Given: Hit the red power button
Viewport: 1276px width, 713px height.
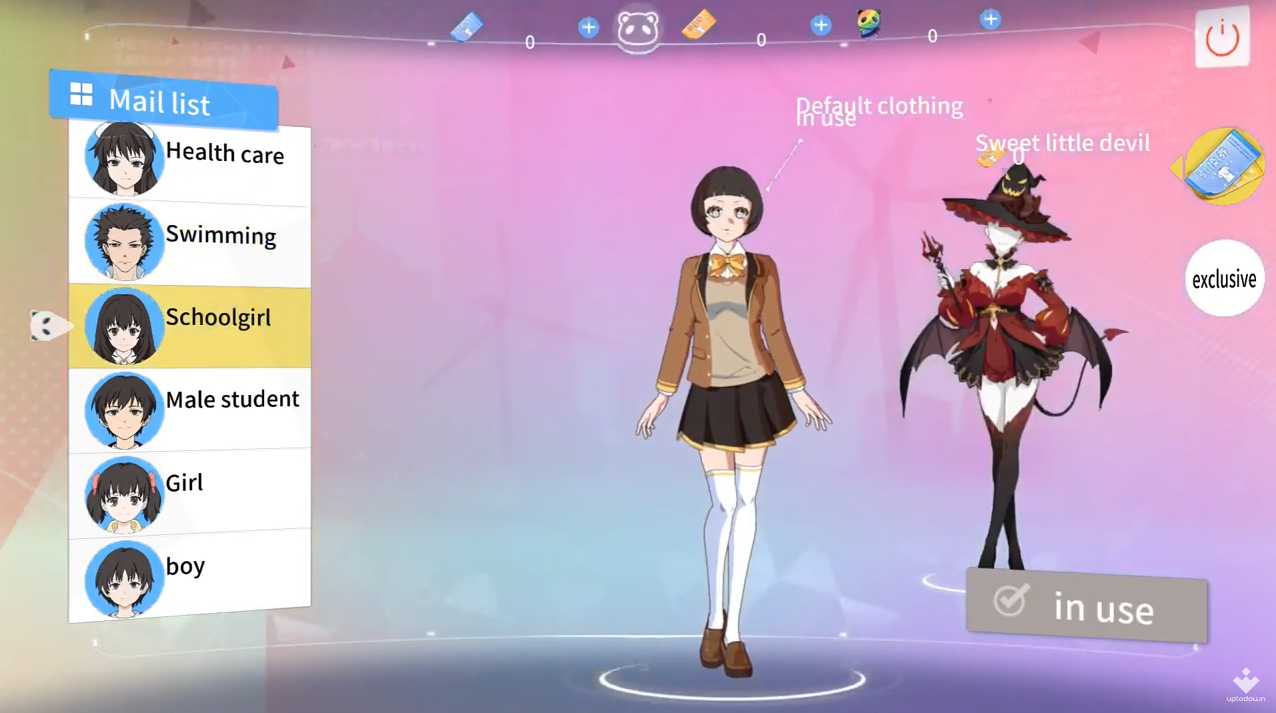Looking at the screenshot, I should (1222, 38).
